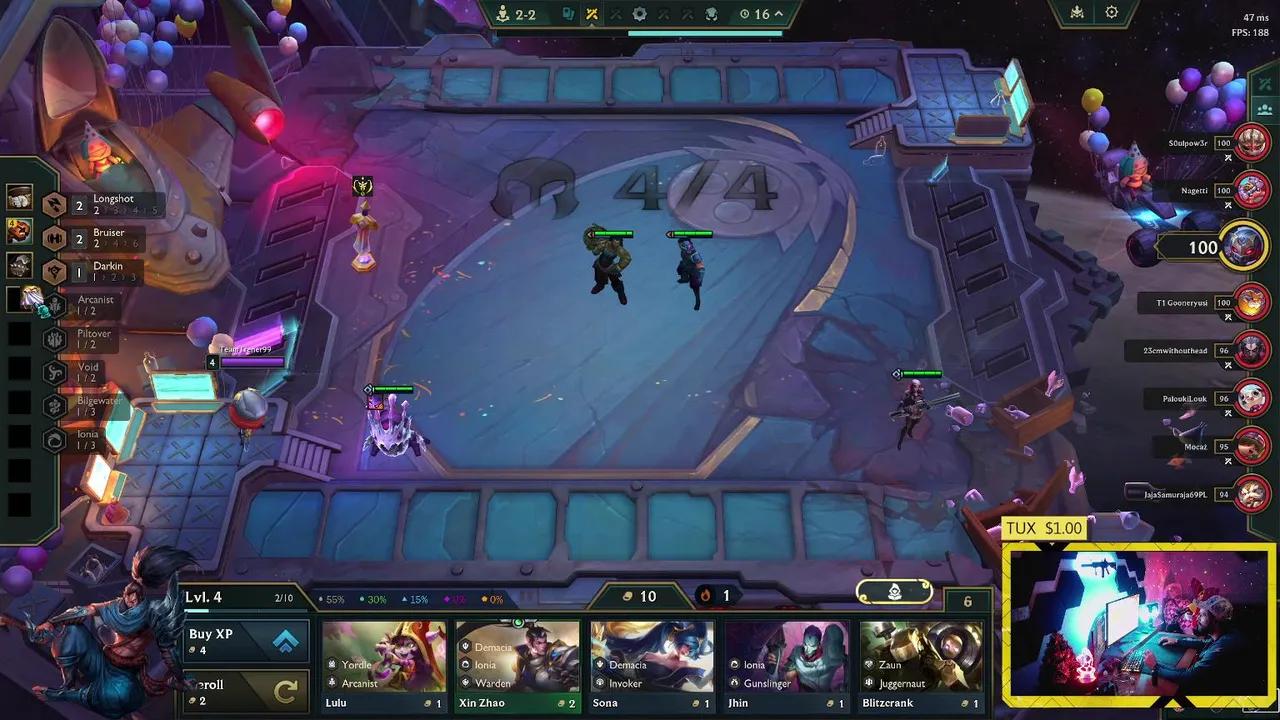Screen dimensions: 1280x720
Task: Expand the round timer chevron next to 16
Action: point(778,14)
